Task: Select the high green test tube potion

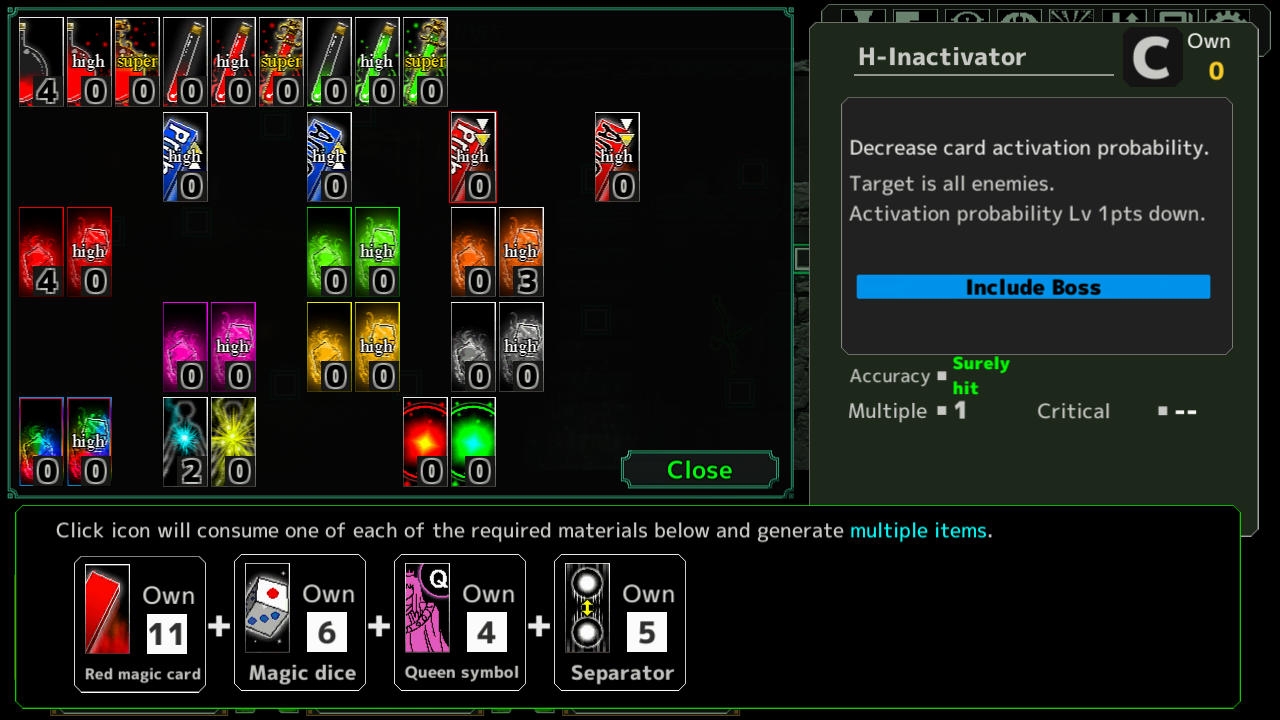Action: click(377, 62)
